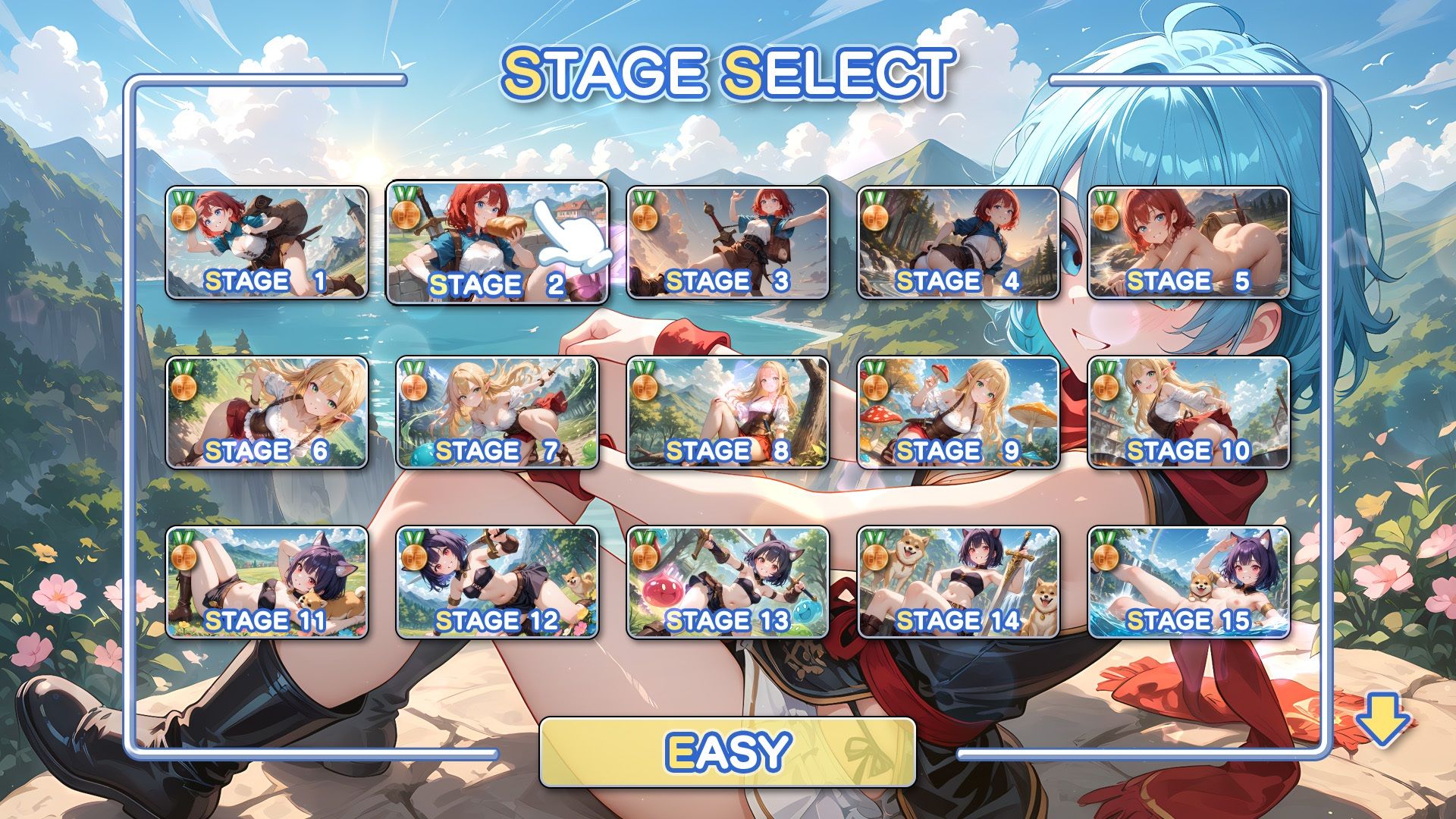Pick the Stage 13 tile
Image resolution: width=1456 pixels, height=819 pixels.
(728, 582)
